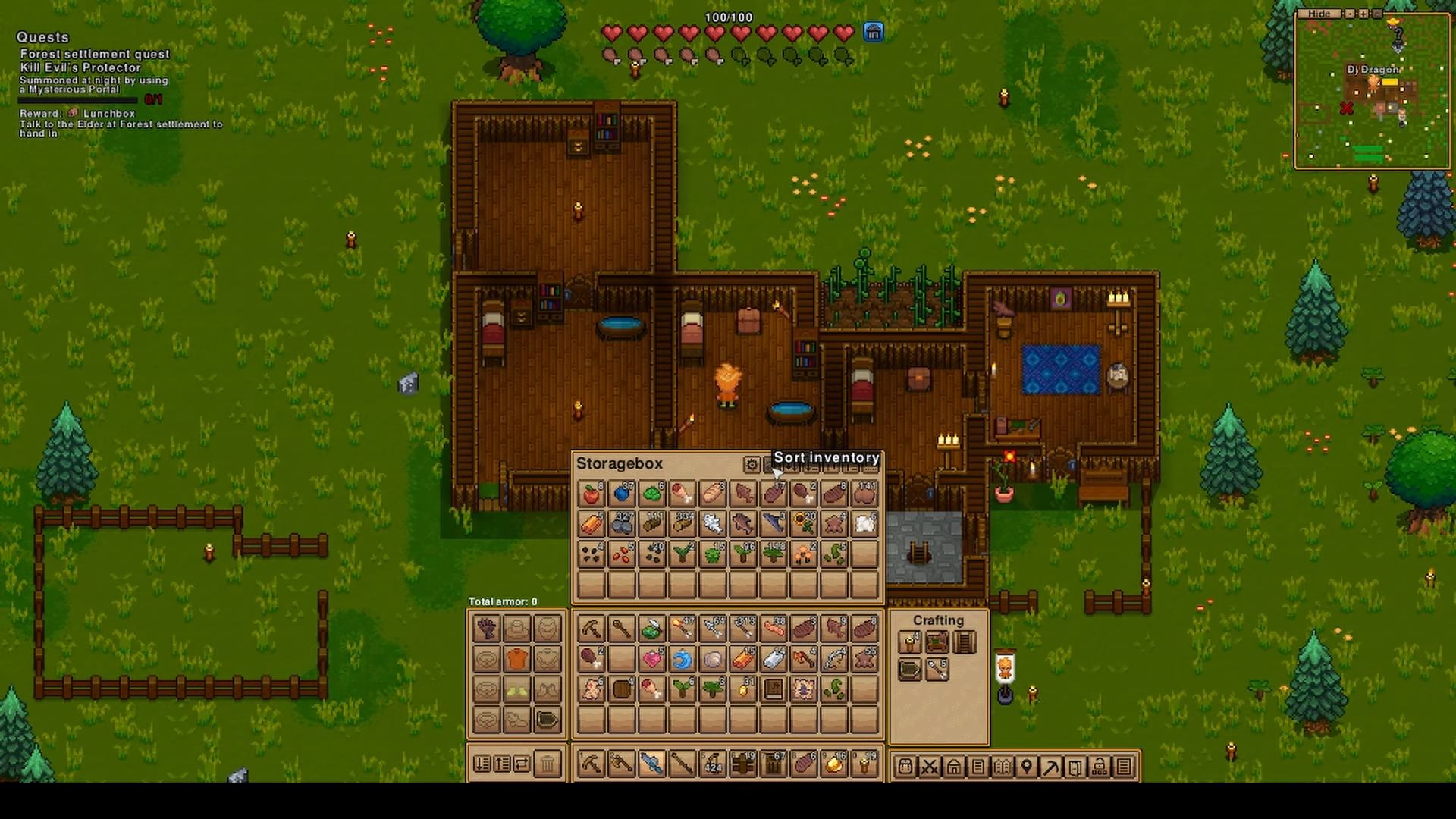Select the blue sword hotbar slot

[651, 764]
